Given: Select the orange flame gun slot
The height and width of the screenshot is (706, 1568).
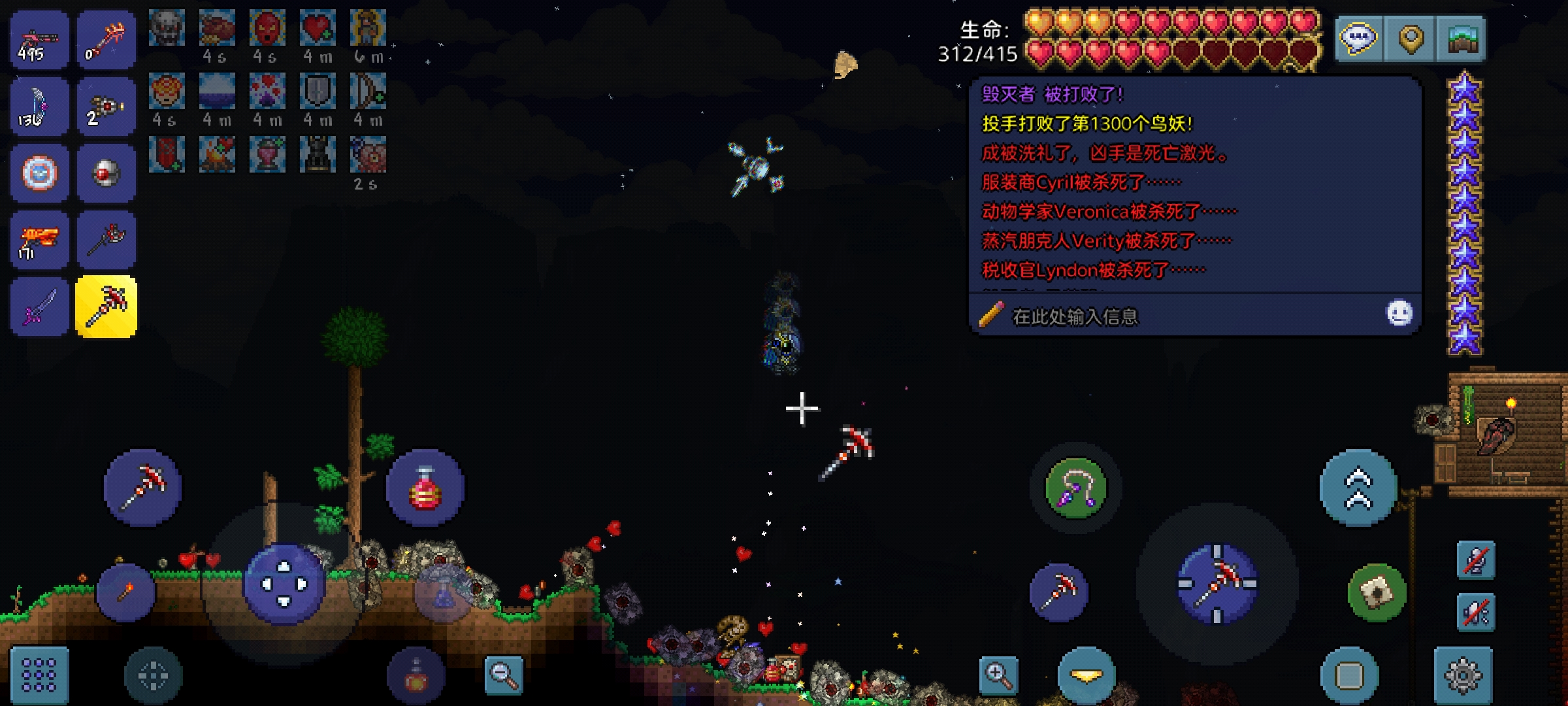Looking at the screenshot, I should (39, 240).
